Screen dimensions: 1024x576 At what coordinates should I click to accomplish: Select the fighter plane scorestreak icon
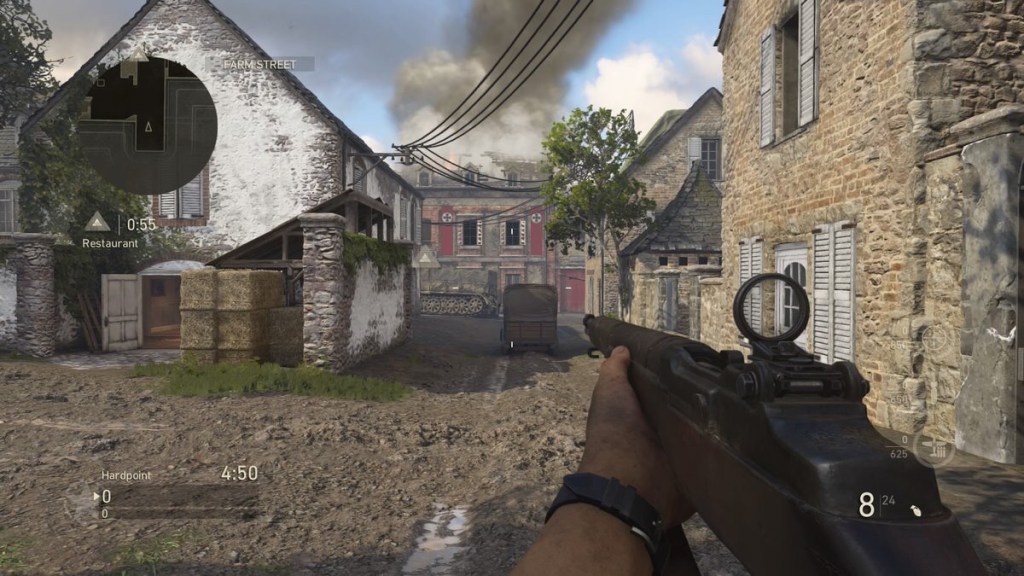coord(933,447)
